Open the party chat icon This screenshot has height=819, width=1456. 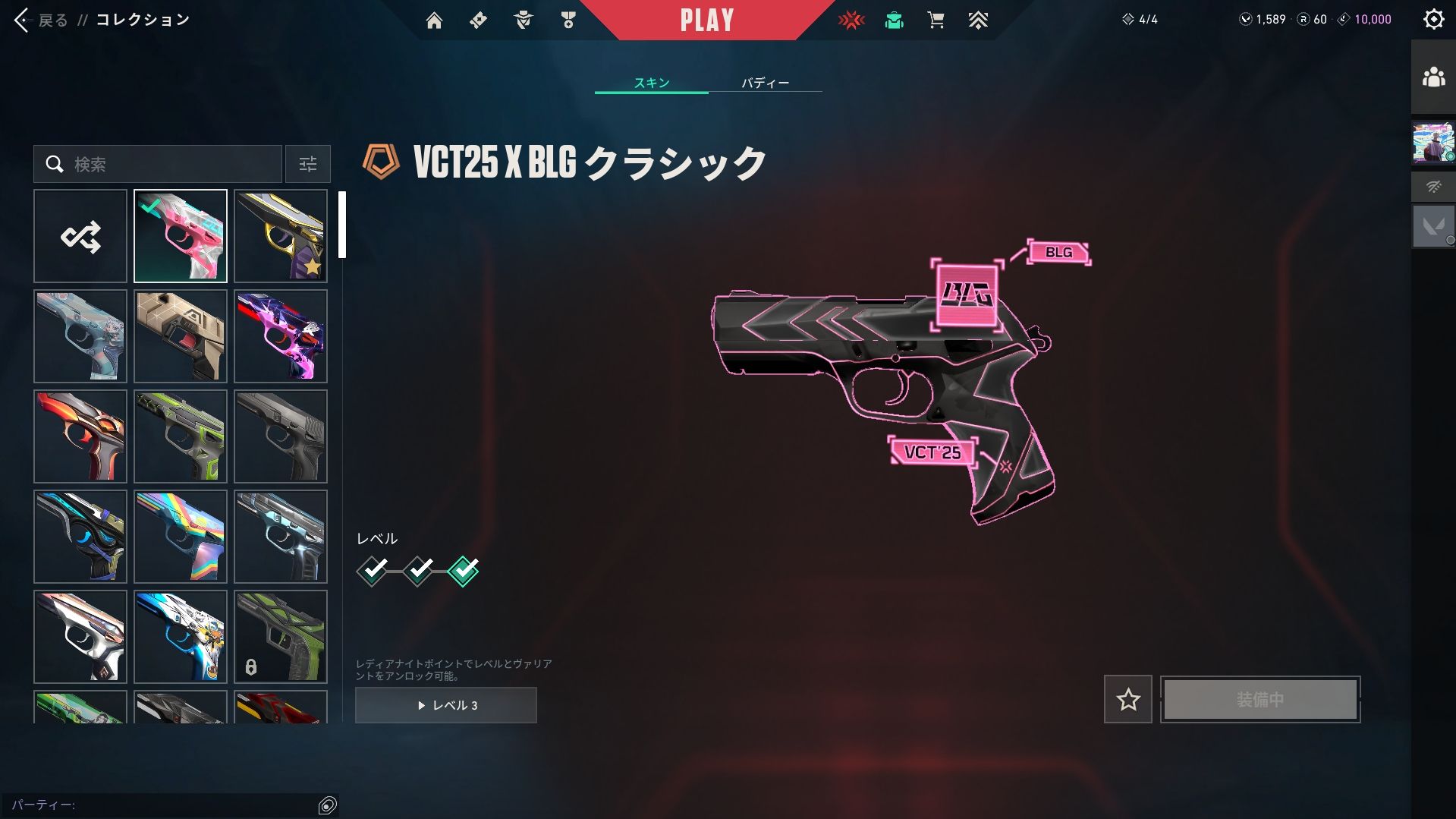(328, 805)
